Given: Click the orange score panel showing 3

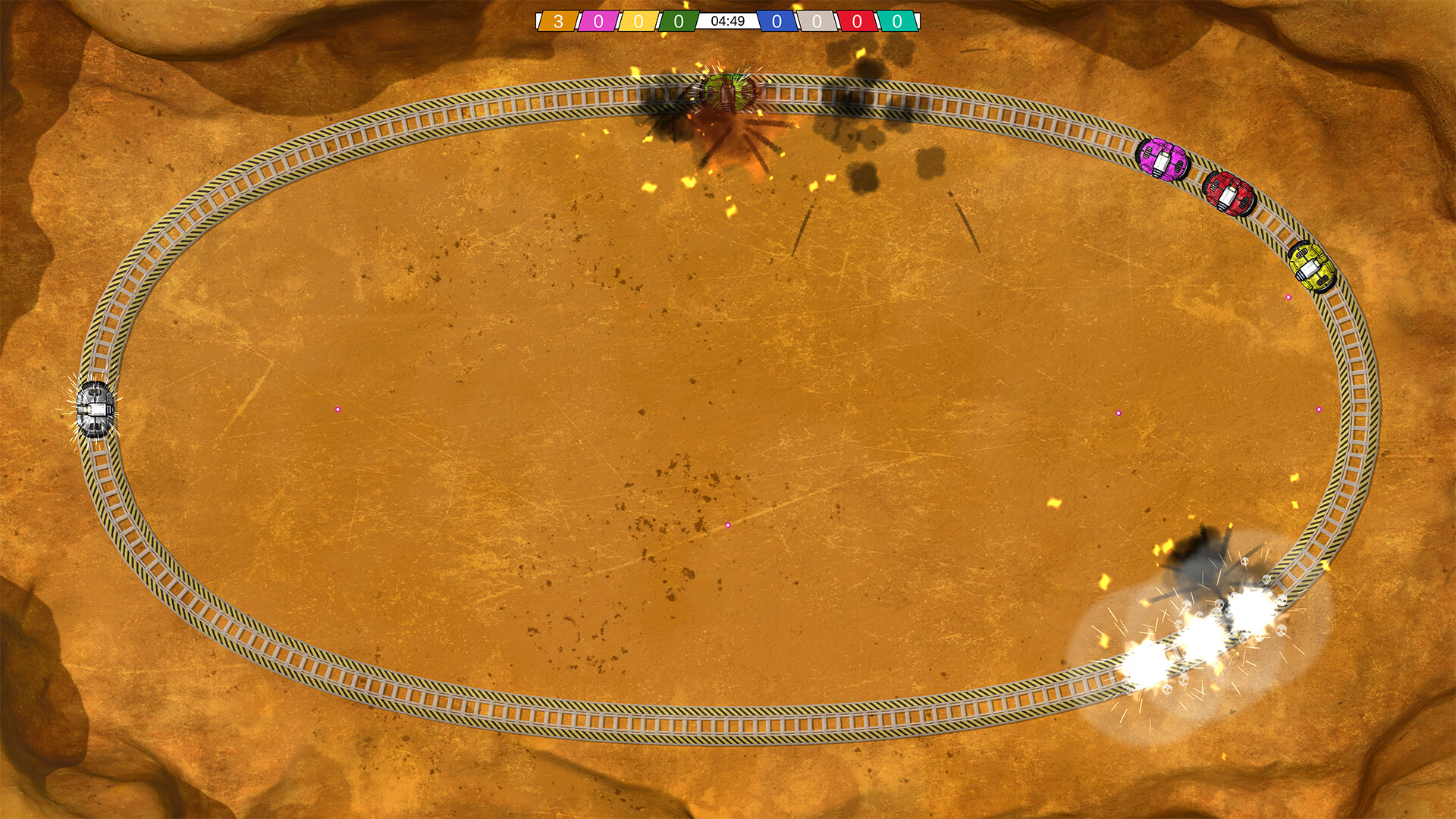Looking at the screenshot, I should (559, 20).
